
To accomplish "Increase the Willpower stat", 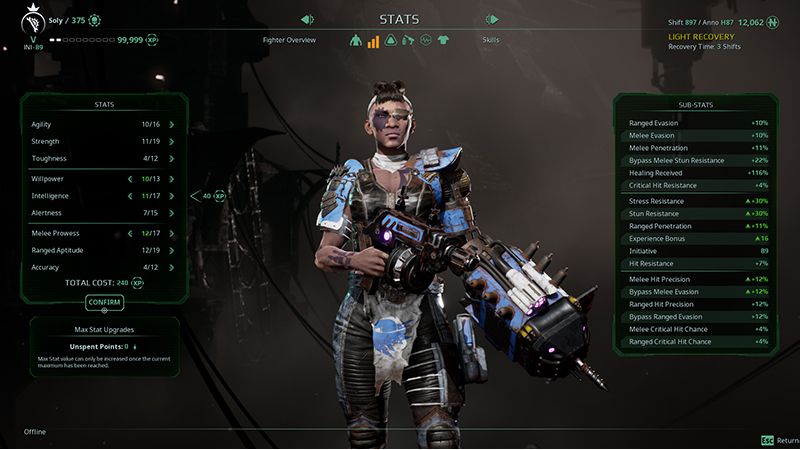I will (x=172, y=179).
